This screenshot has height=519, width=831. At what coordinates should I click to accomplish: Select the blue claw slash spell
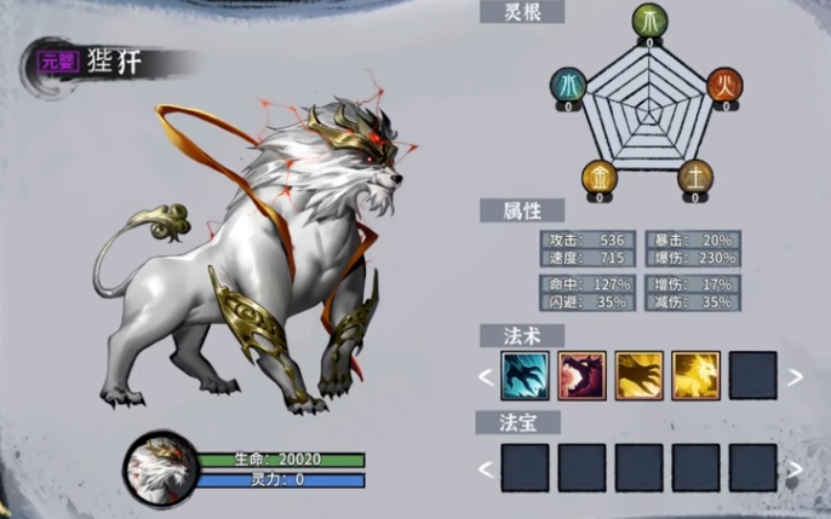(x=525, y=376)
